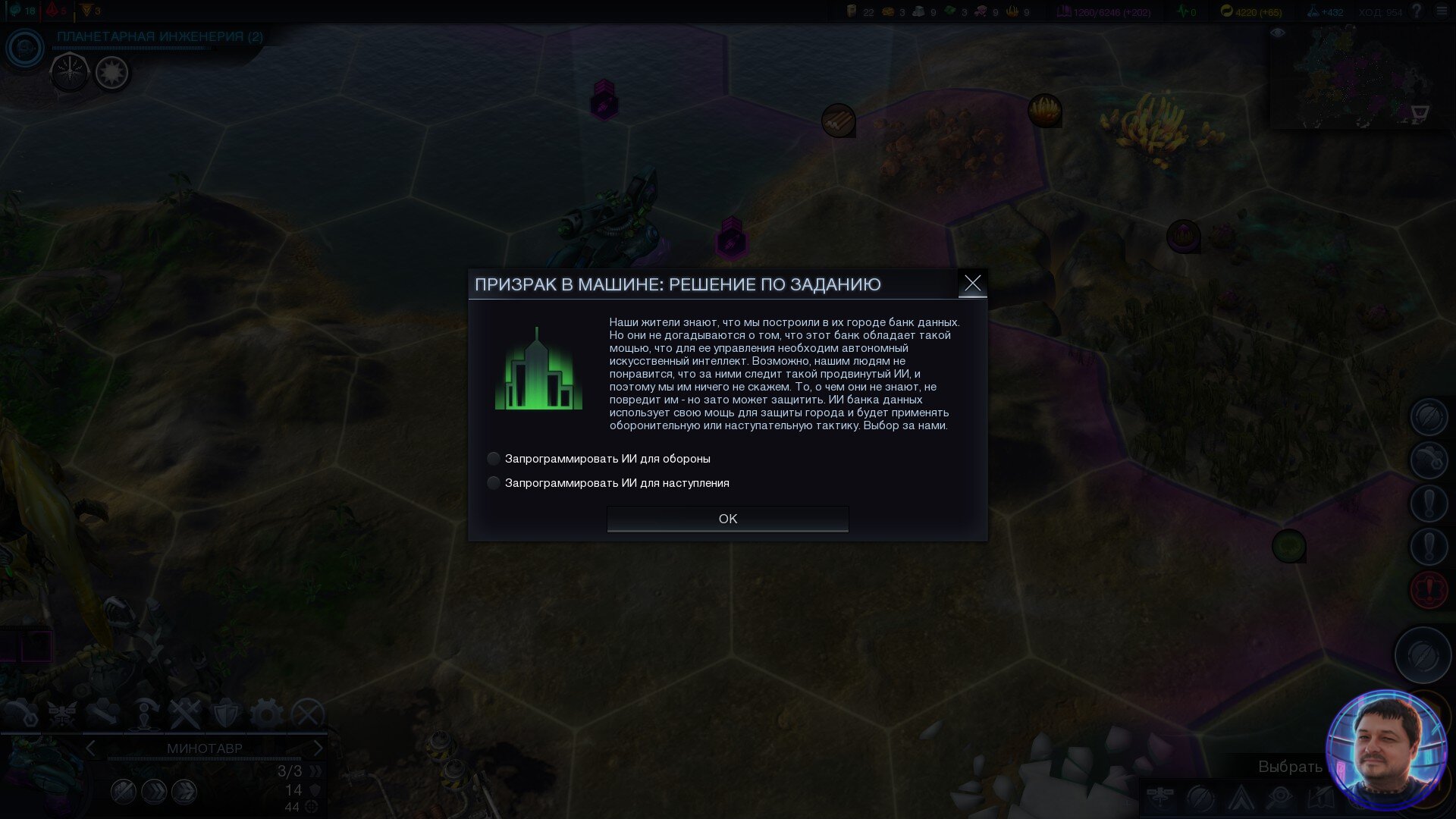Toggle the minimap eye visibility icon
Screen dimensions: 1456x819
[1278, 33]
